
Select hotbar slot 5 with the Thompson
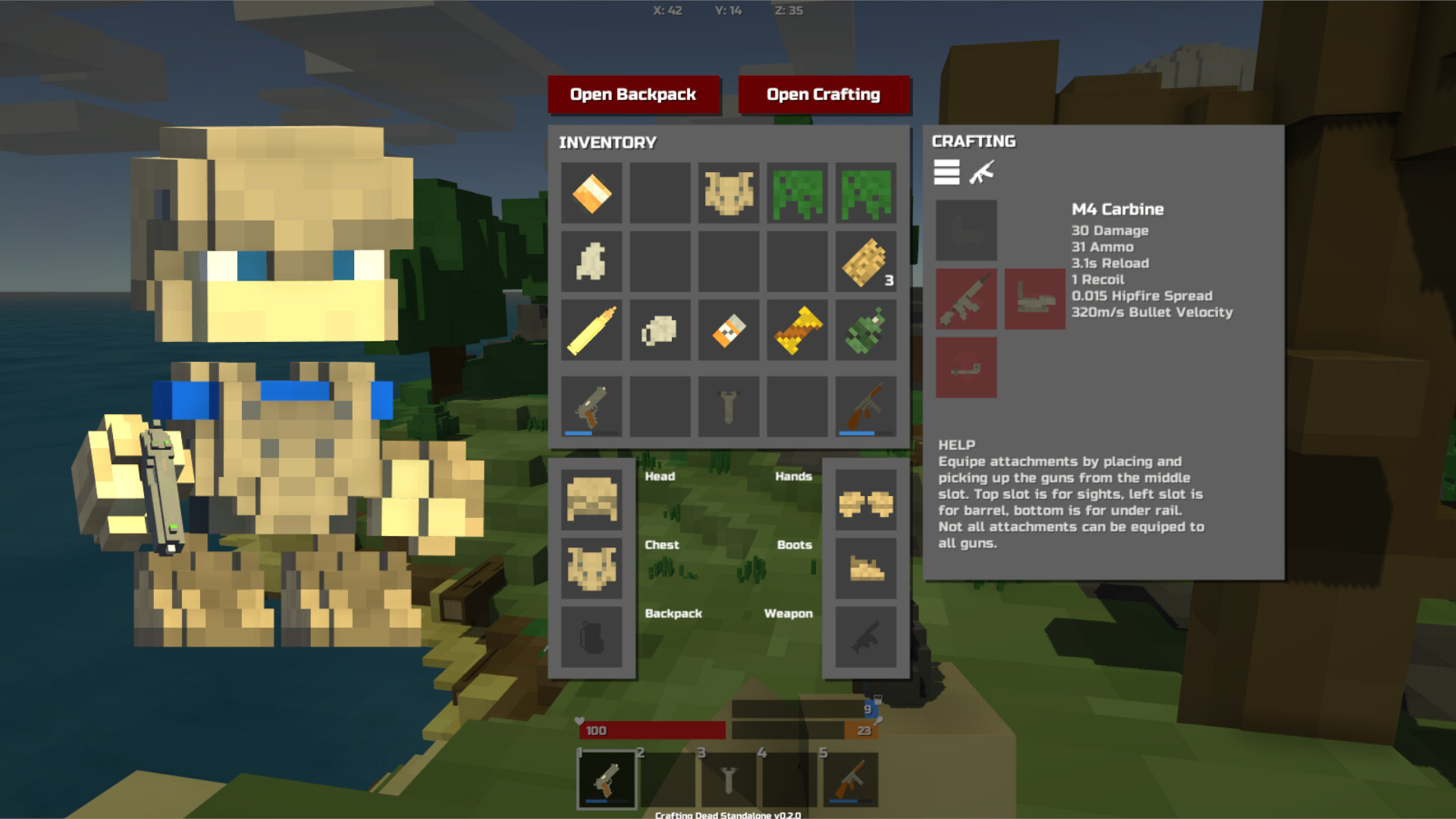851,777
